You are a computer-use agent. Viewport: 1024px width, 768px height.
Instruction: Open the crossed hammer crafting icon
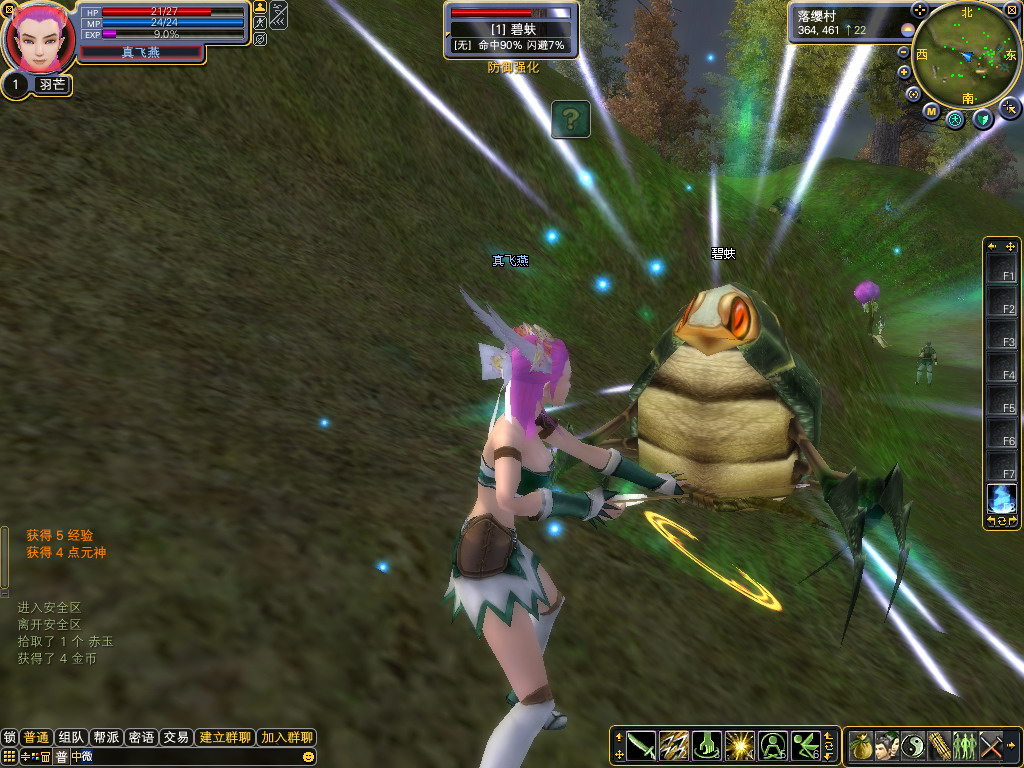(991, 745)
